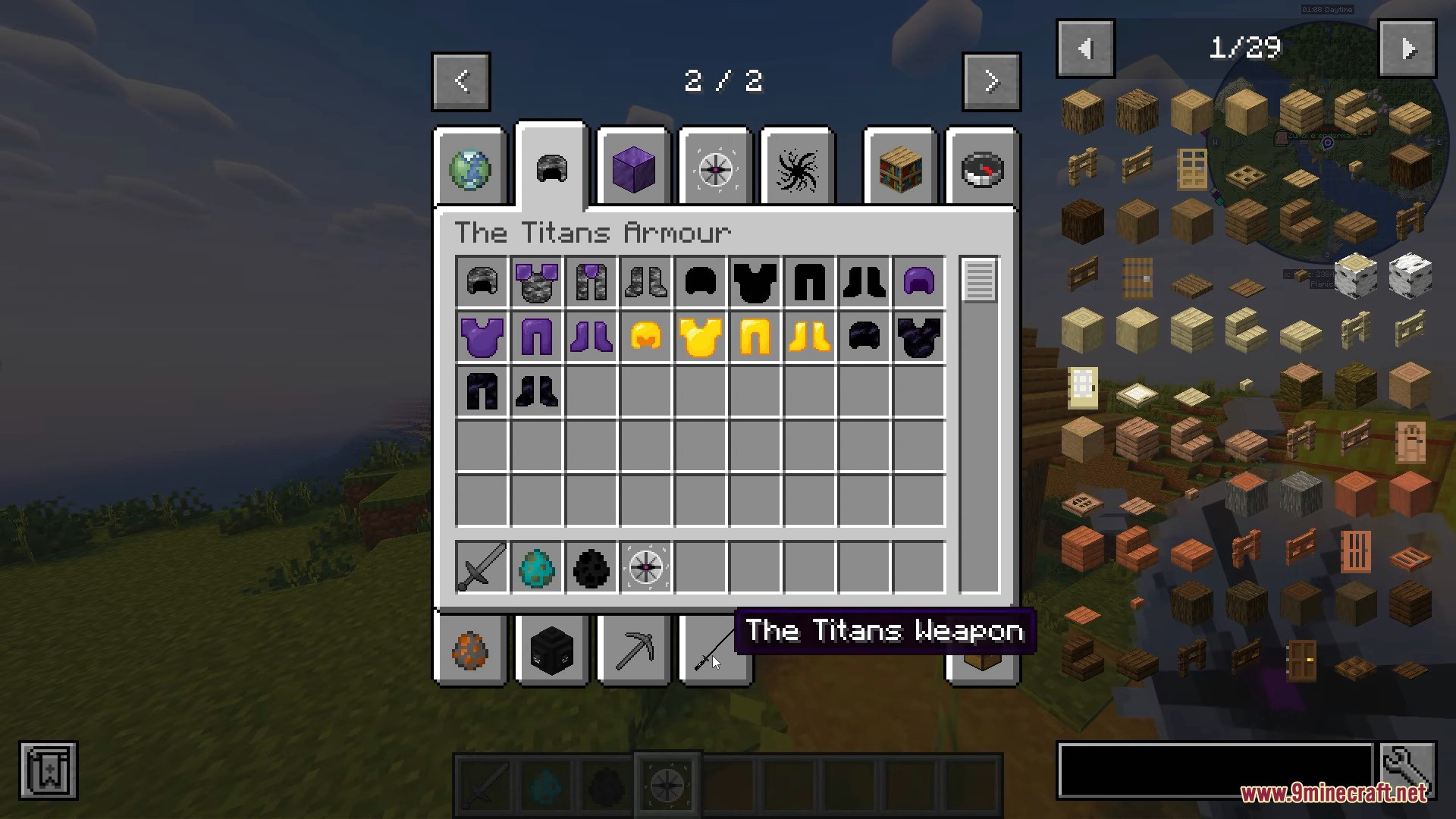
Task: Open the bookshelf search tab
Action: (900, 168)
